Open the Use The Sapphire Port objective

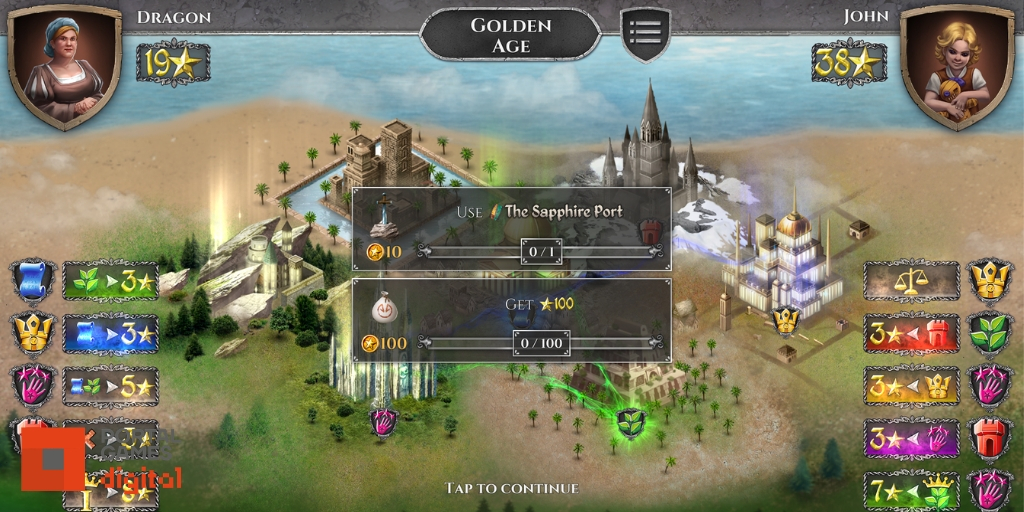click(511, 229)
